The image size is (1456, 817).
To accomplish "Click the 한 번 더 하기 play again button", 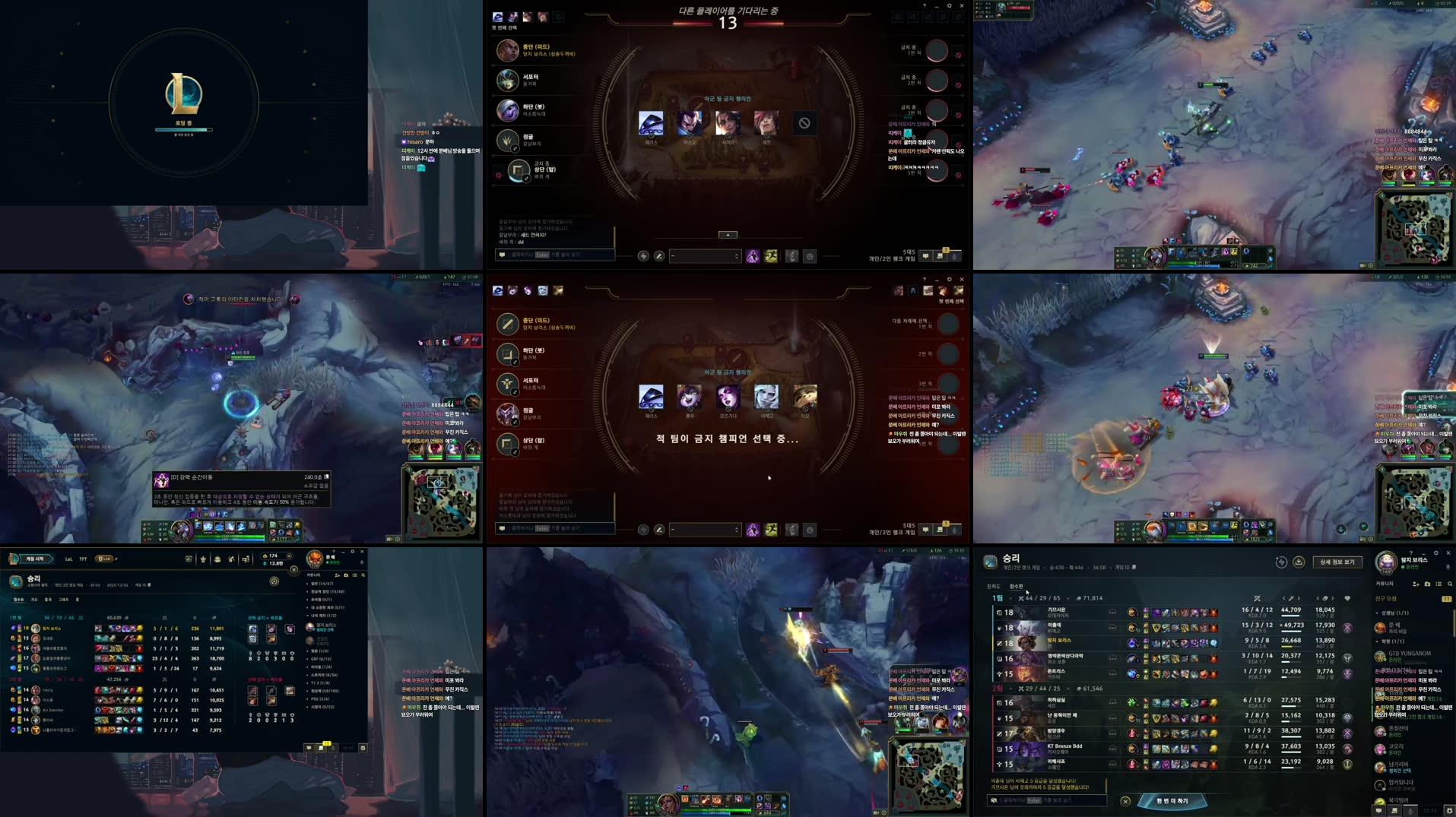I will tap(1175, 799).
